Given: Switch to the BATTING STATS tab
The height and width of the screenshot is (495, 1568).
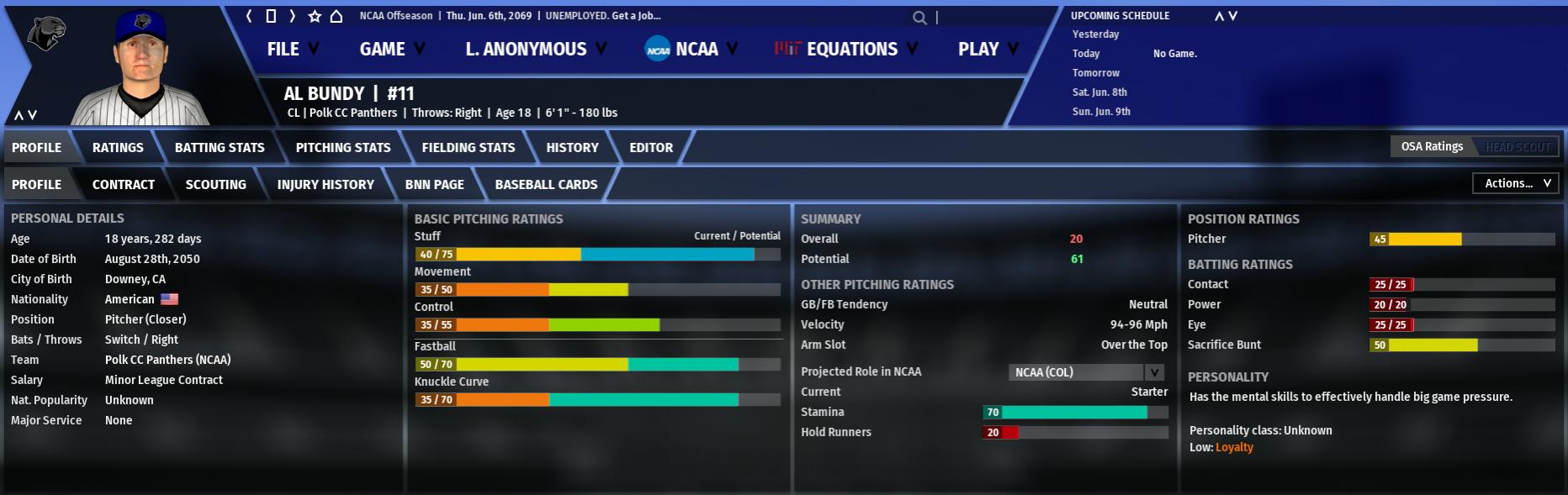Looking at the screenshot, I should click(x=220, y=148).
